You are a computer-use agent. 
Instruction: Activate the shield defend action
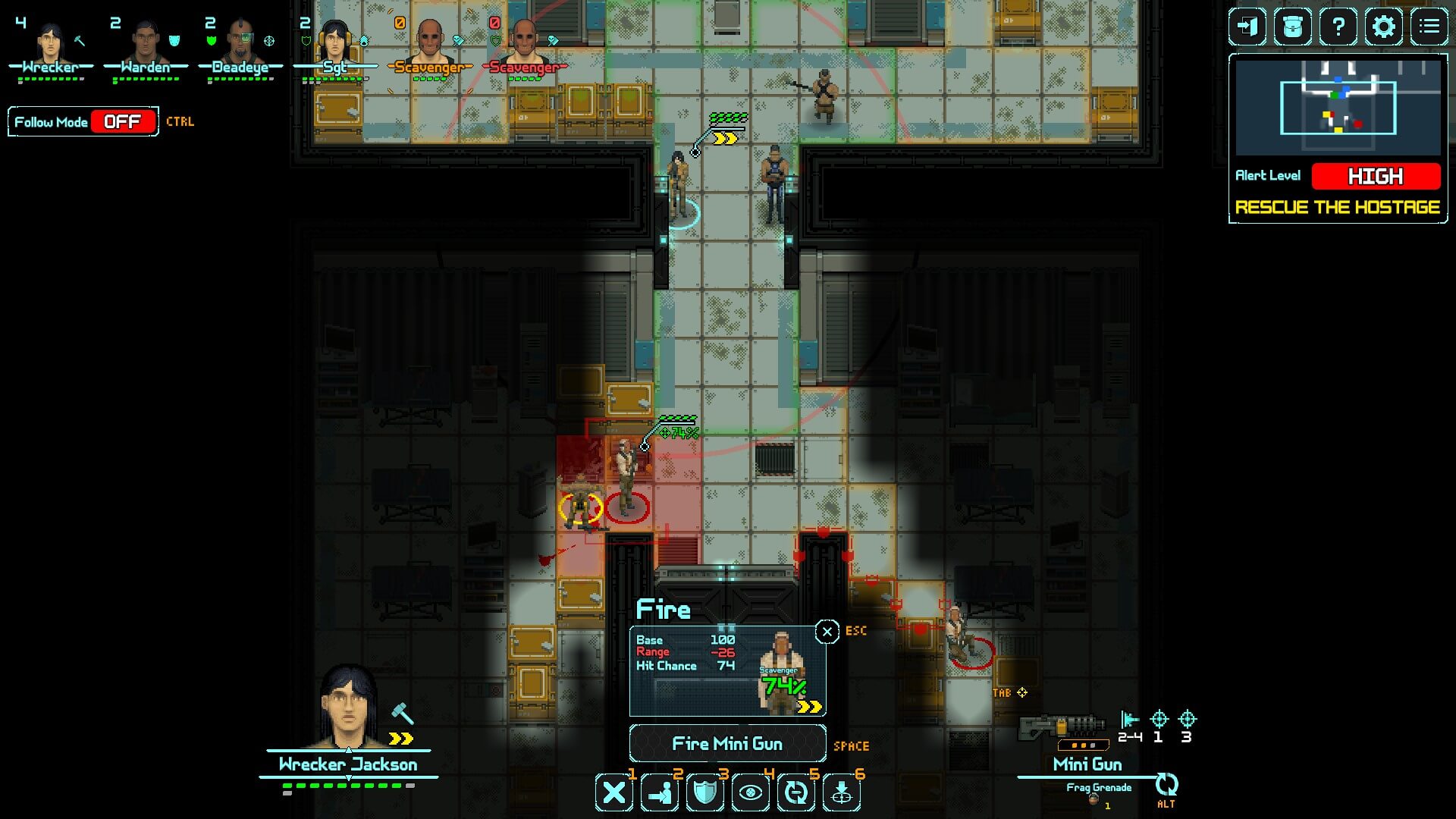704,793
